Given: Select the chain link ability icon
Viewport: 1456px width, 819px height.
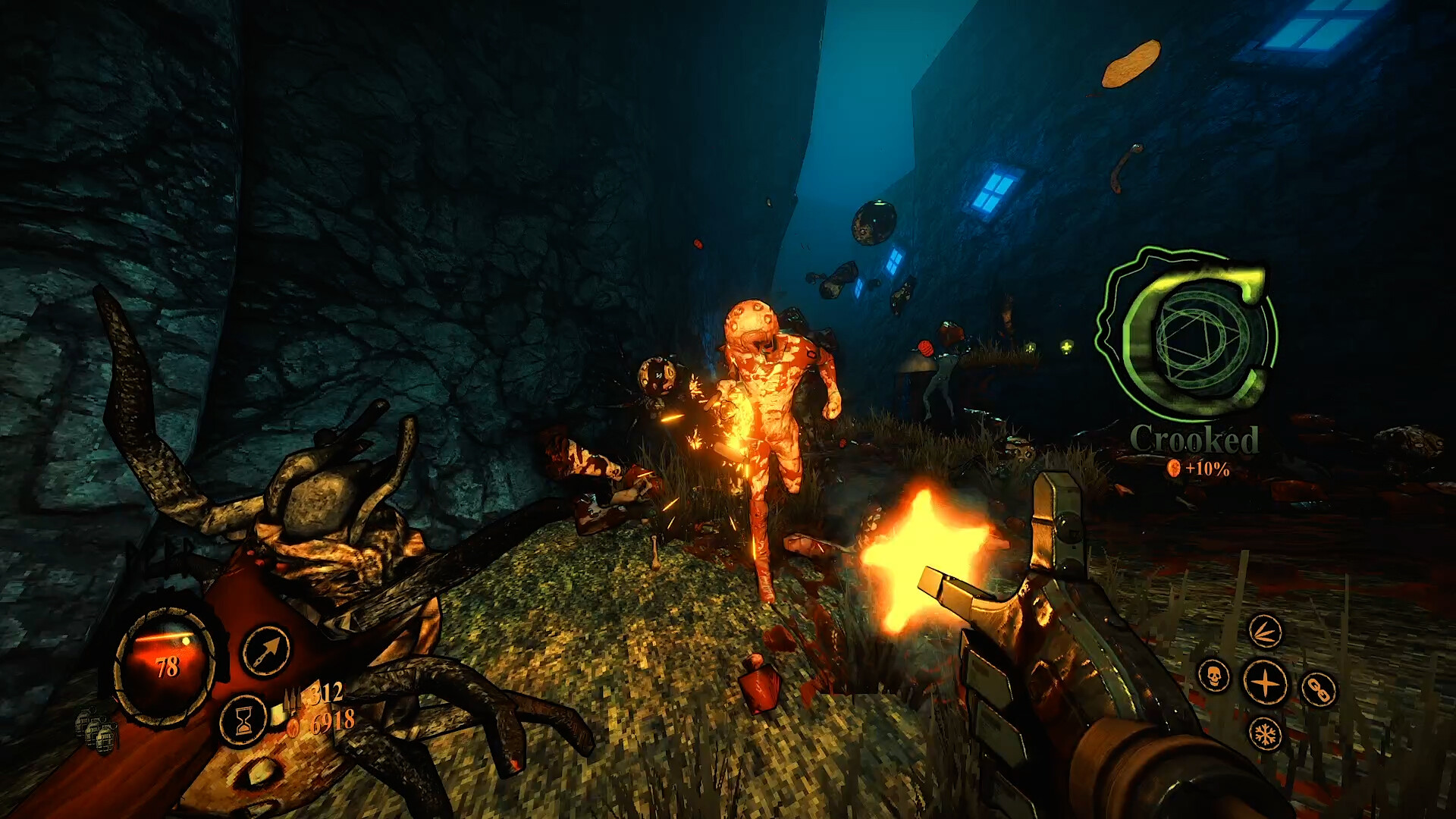Looking at the screenshot, I should (x=1319, y=688).
